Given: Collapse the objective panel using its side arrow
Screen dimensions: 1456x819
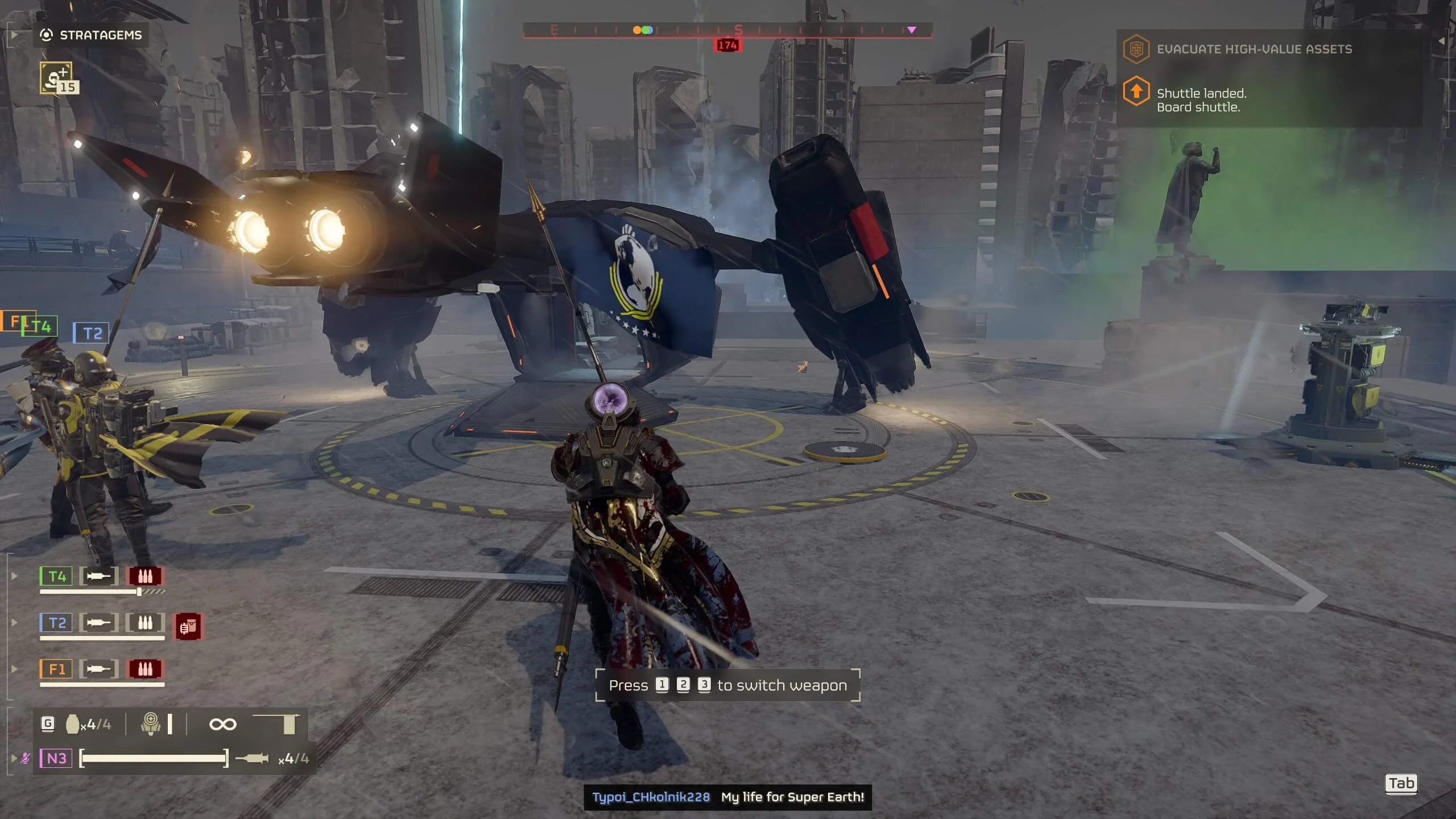Looking at the screenshot, I should click(x=1441, y=41).
